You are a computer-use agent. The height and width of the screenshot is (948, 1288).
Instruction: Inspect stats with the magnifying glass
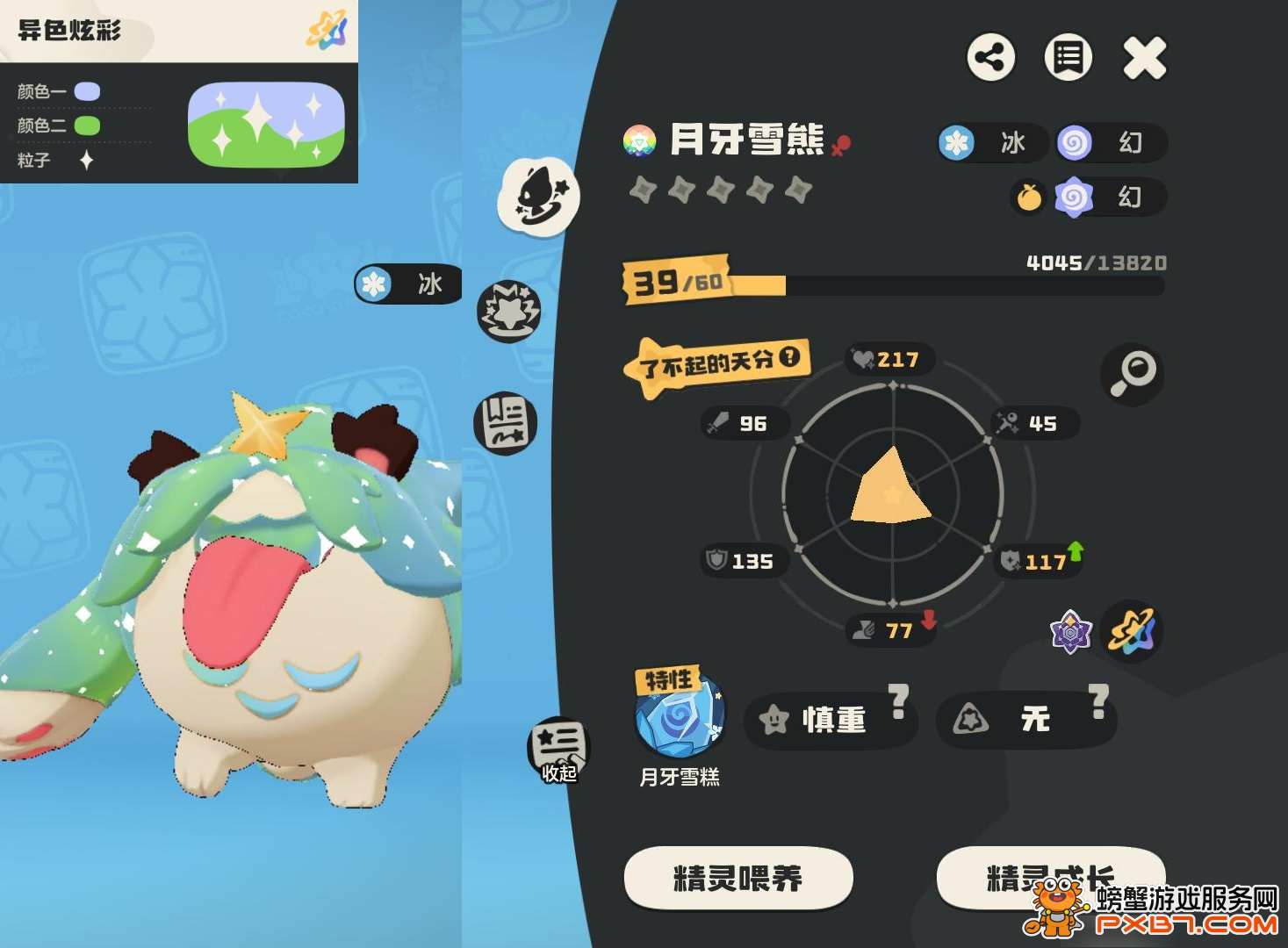[1132, 374]
